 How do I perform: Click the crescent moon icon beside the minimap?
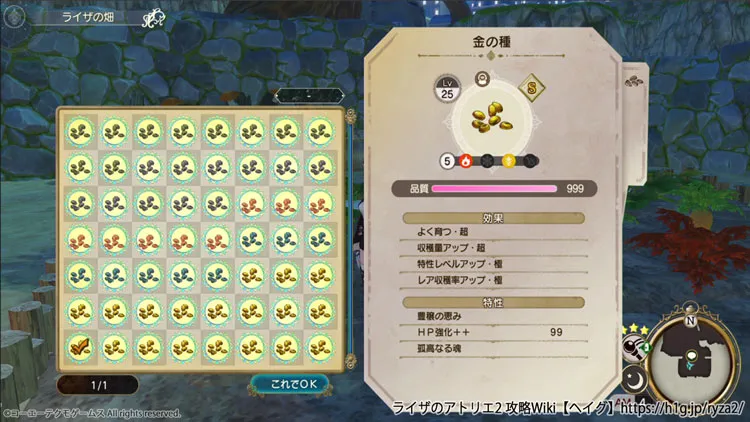click(635, 381)
